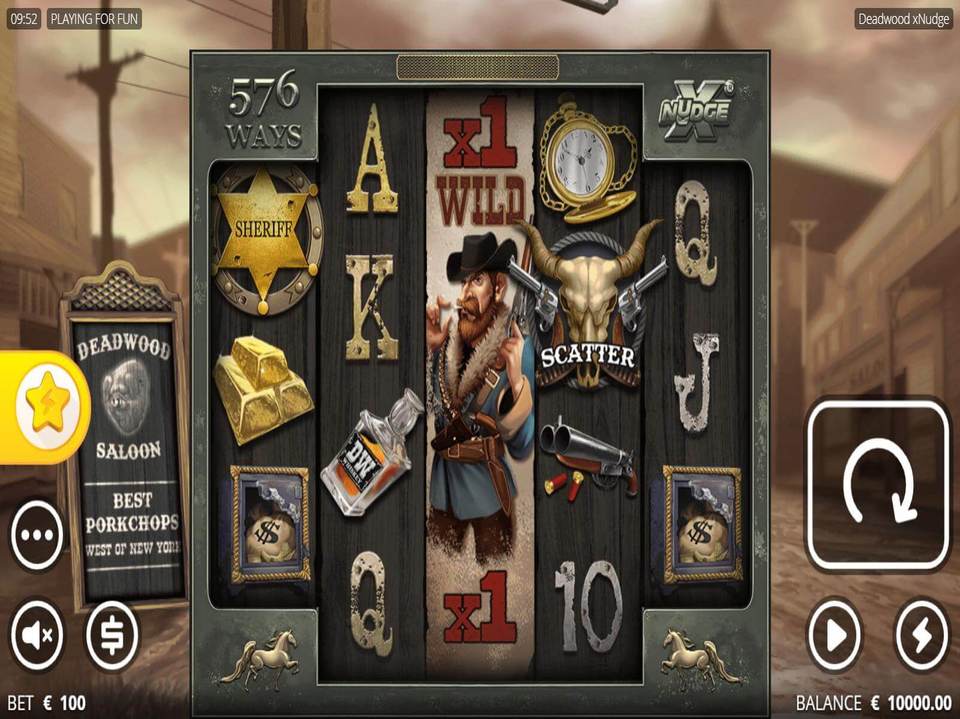Image resolution: width=960 pixels, height=719 pixels.
Task: Start autoplay with the play button
Action: [835, 634]
